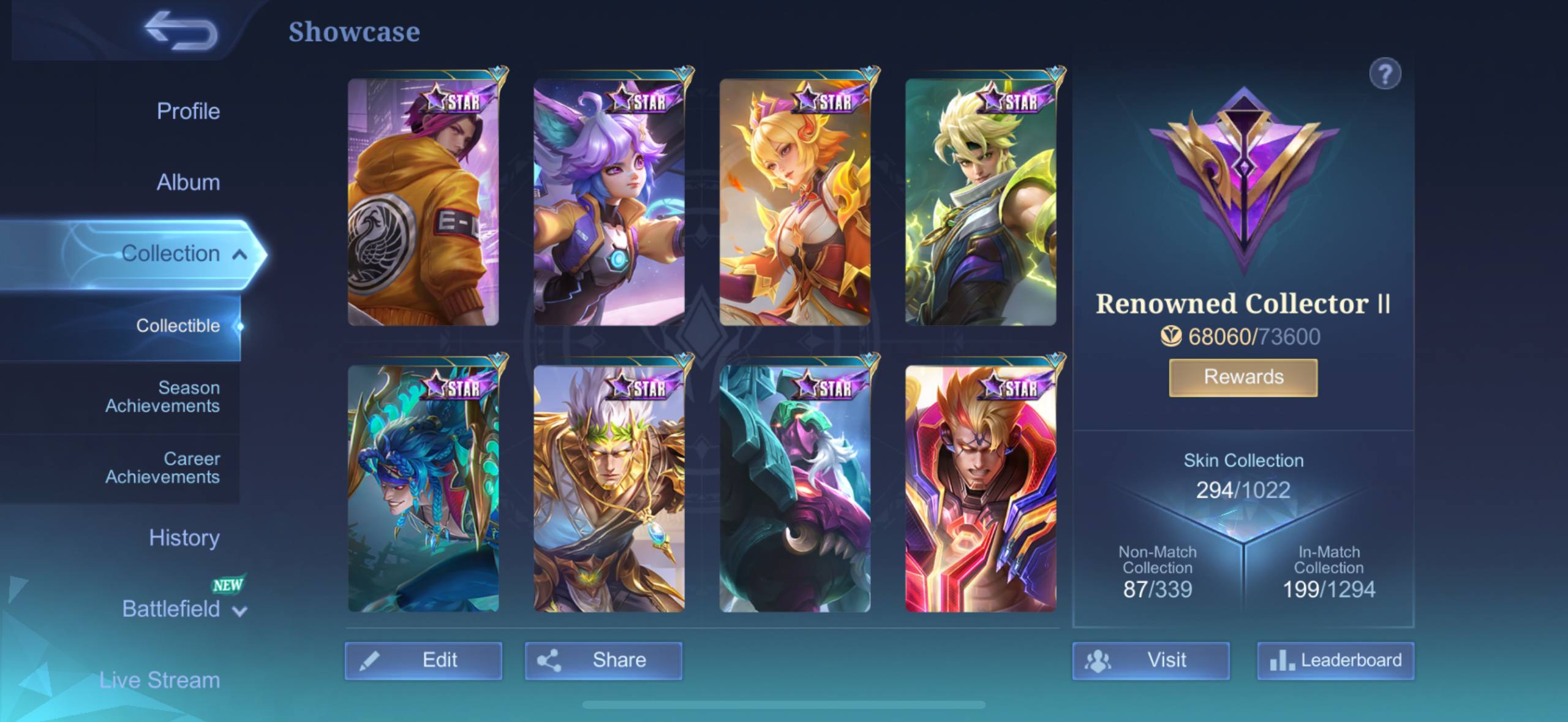Image resolution: width=1568 pixels, height=722 pixels.
Task: Open the collector Leaderboard
Action: pos(1335,661)
